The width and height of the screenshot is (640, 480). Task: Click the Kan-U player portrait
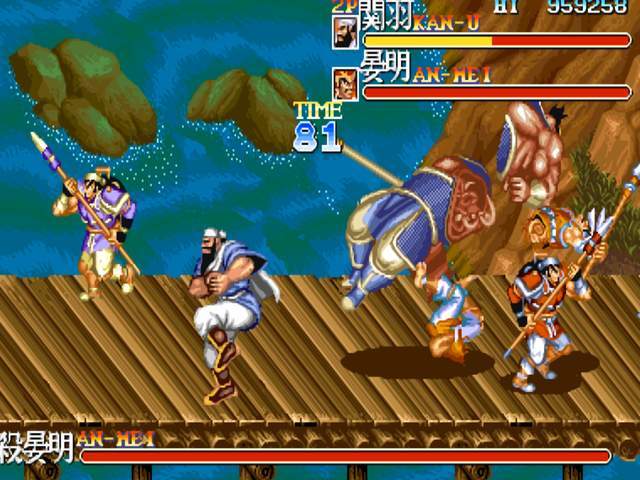345,33
